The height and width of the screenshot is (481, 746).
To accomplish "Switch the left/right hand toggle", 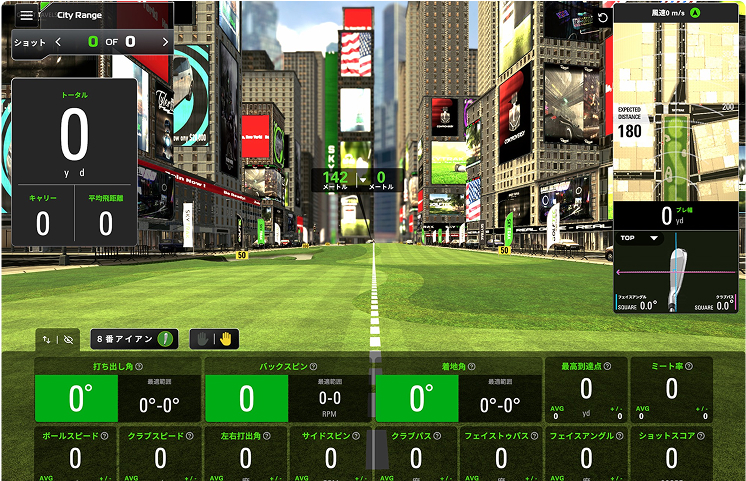I will [214, 339].
